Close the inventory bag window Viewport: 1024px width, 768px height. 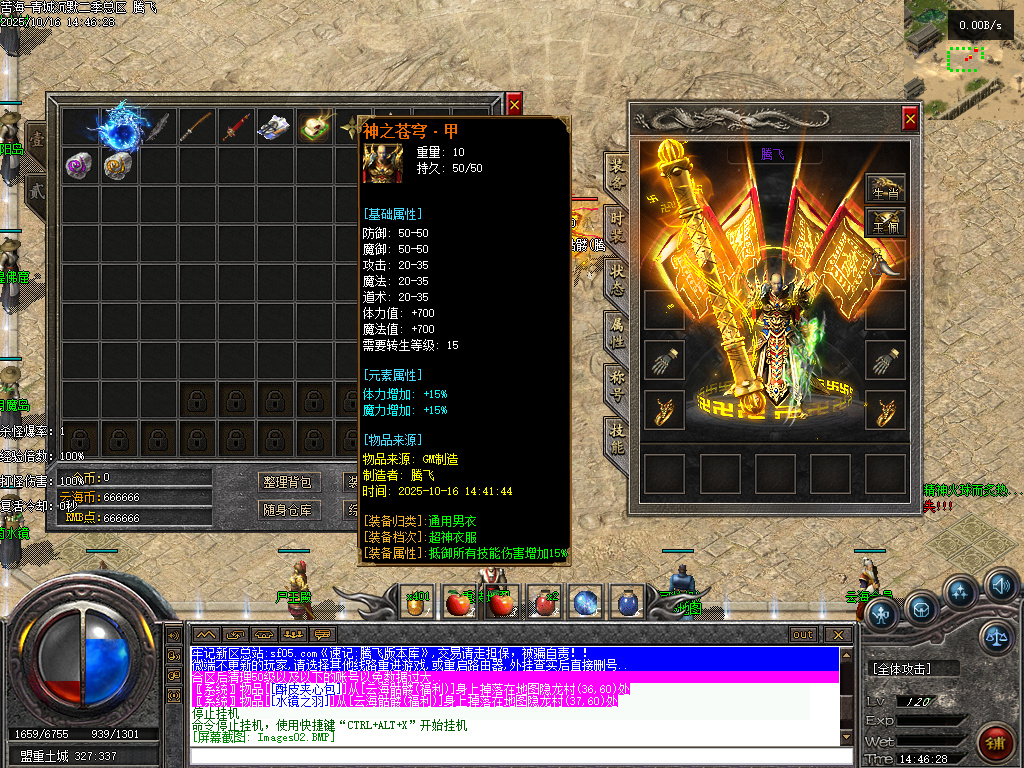coord(514,103)
